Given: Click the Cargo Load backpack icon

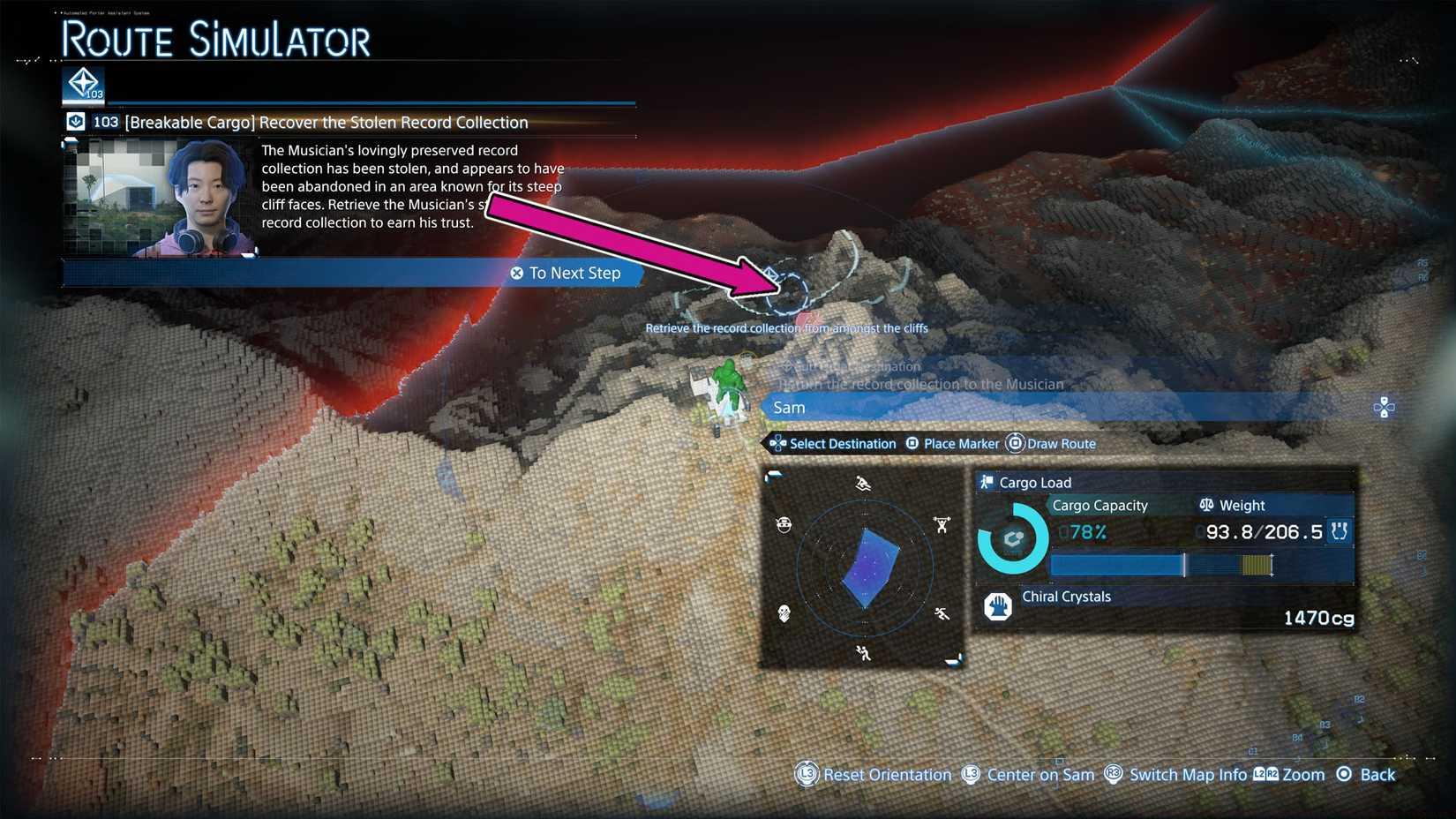Looking at the screenshot, I should pos(987,483).
